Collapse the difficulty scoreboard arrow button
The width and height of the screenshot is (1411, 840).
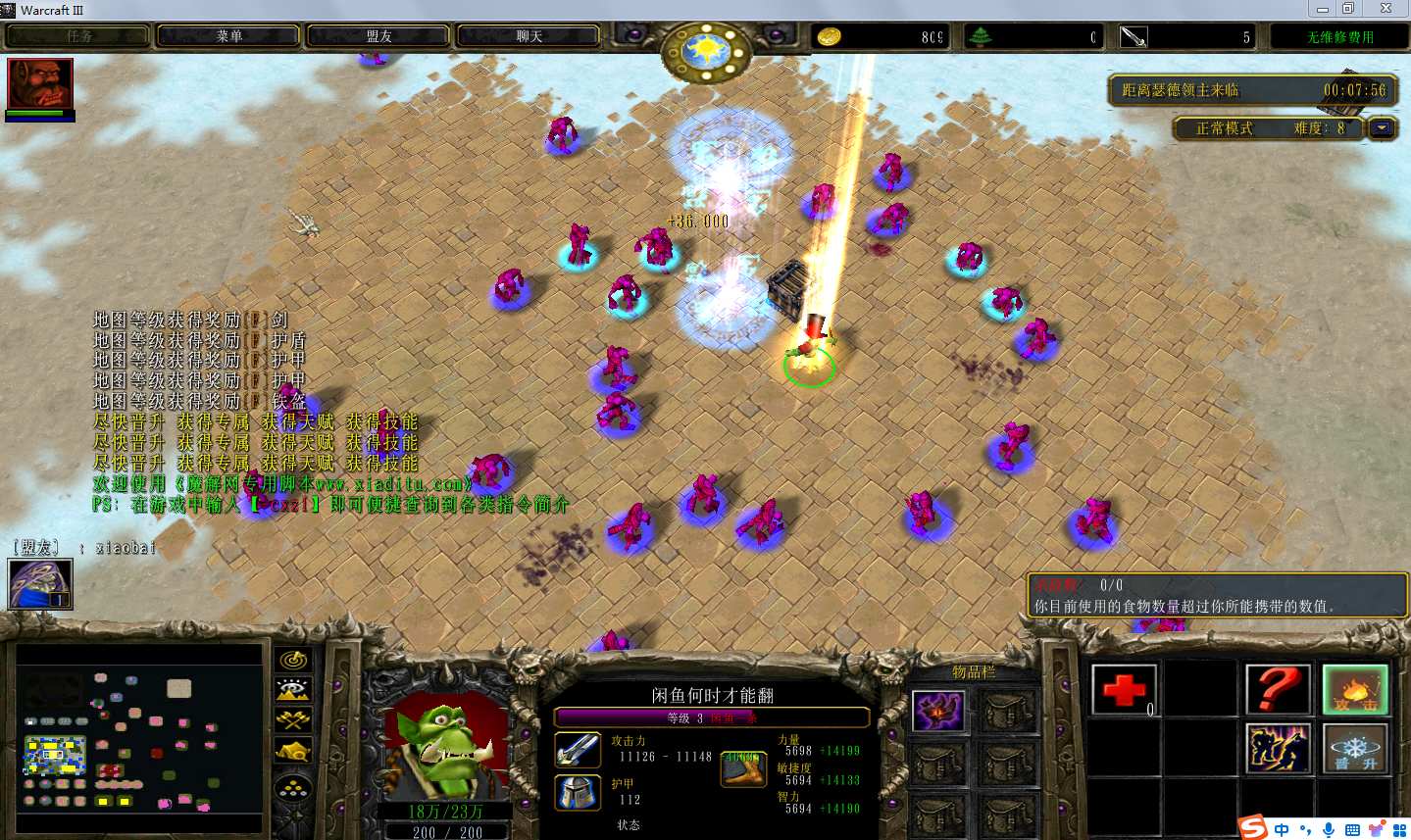[1383, 128]
